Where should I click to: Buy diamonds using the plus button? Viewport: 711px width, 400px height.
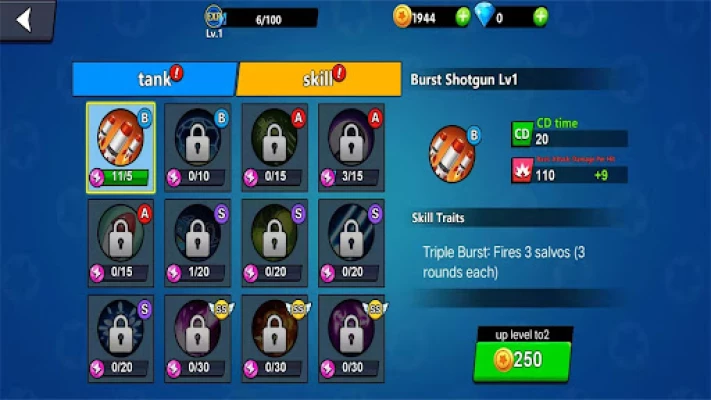click(x=540, y=17)
